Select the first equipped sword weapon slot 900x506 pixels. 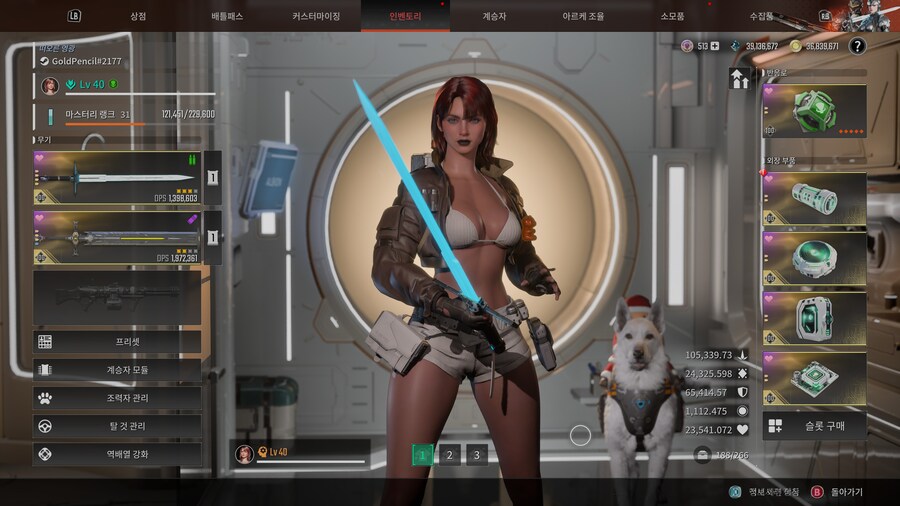coord(117,178)
